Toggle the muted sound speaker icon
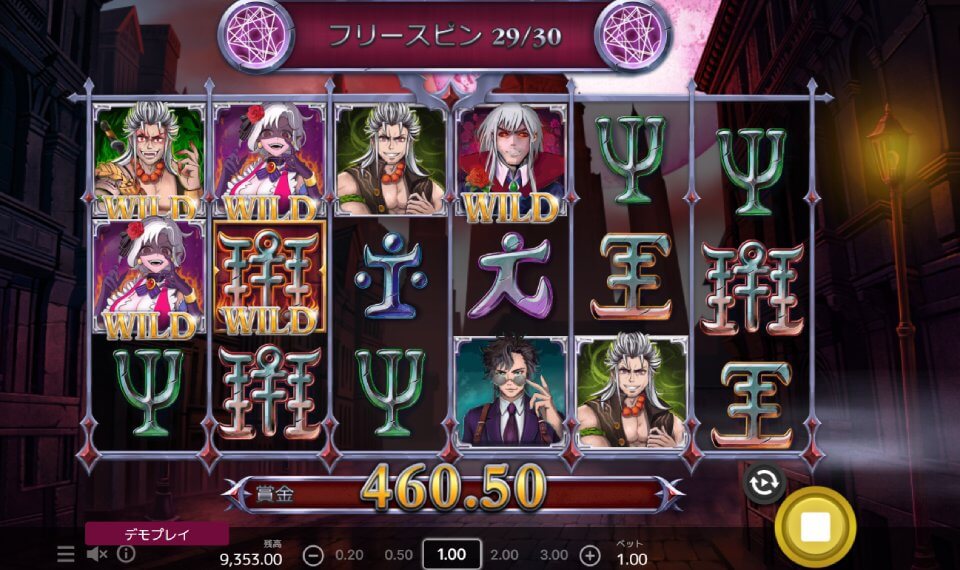This screenshot has width=960, height=570. tap(97, 554)
